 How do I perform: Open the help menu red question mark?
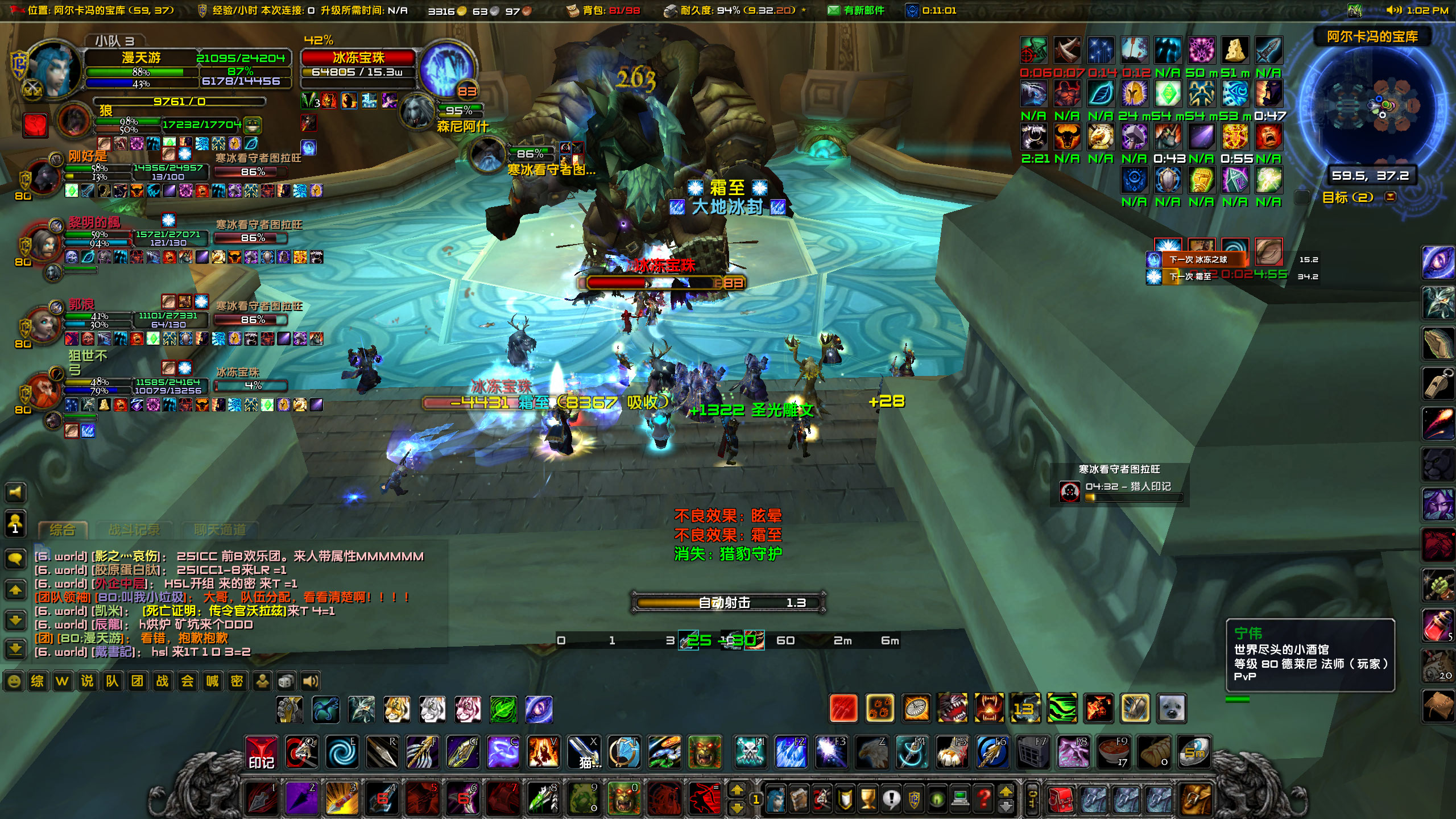pos(983,800)
